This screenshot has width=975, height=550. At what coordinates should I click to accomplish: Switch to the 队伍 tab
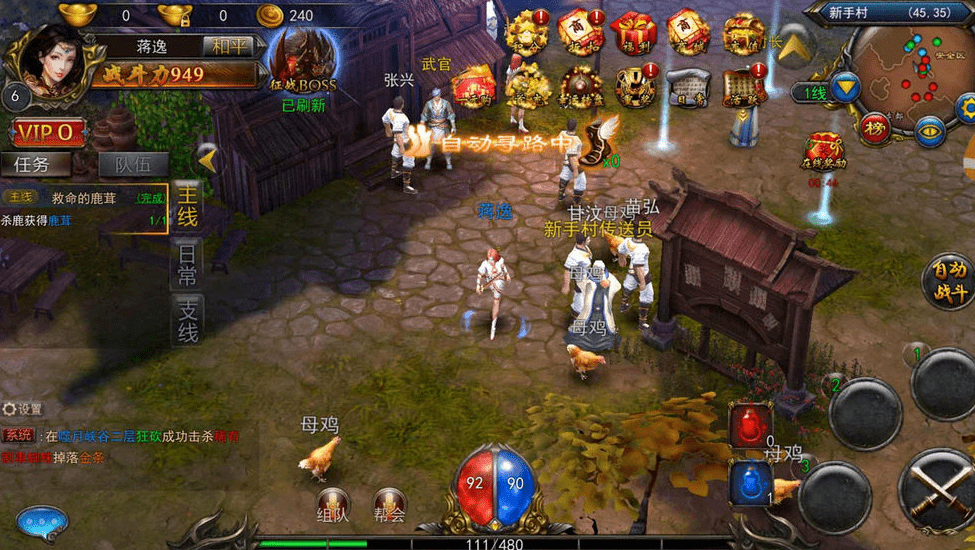[x=133, y=164]
